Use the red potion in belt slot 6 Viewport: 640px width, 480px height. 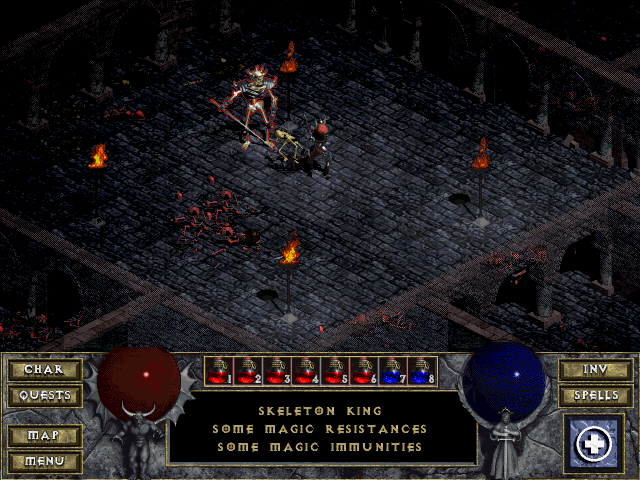pyautogui.click(x=364, y=371)
